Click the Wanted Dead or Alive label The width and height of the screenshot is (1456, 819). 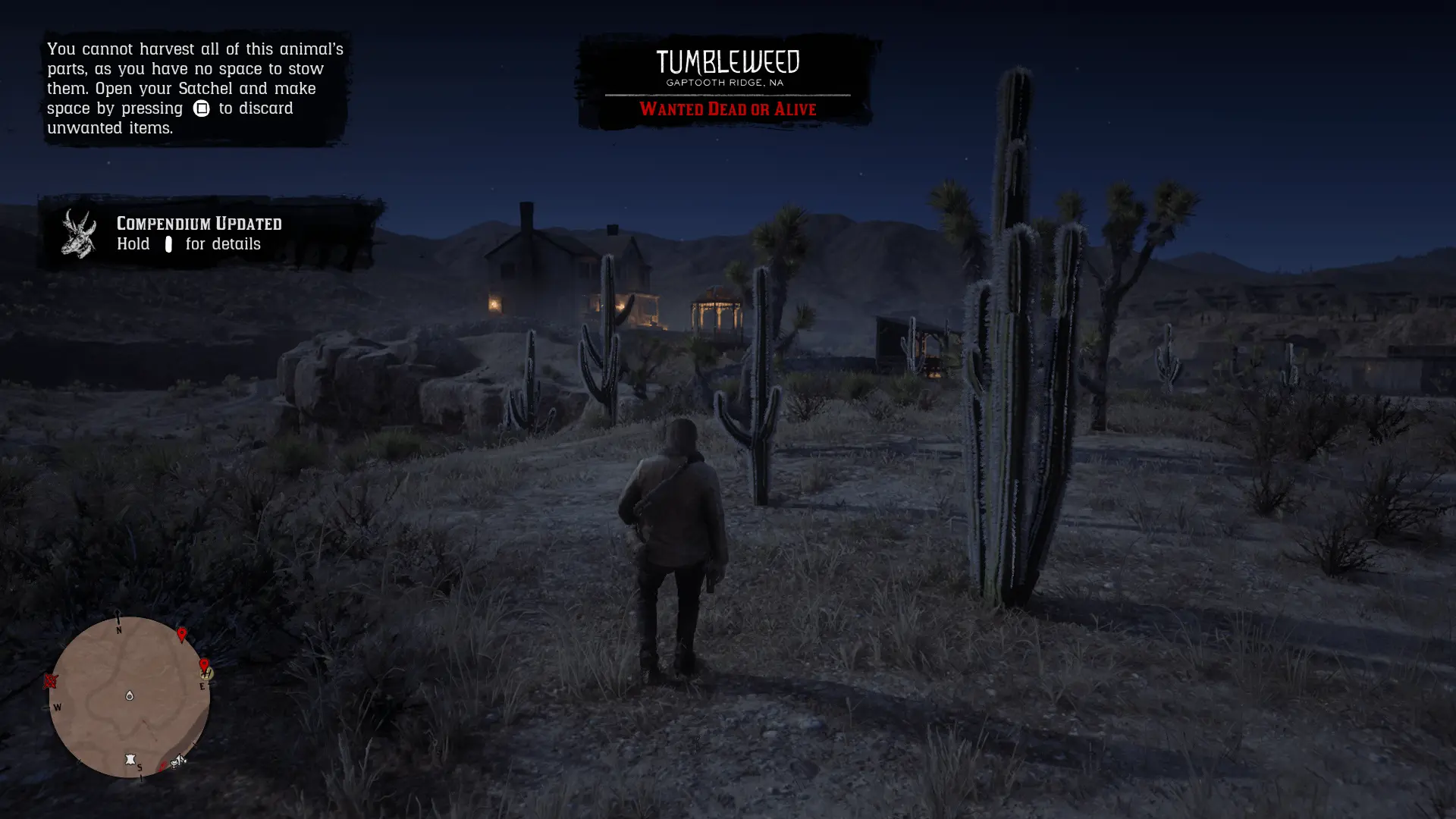(726, 109)
